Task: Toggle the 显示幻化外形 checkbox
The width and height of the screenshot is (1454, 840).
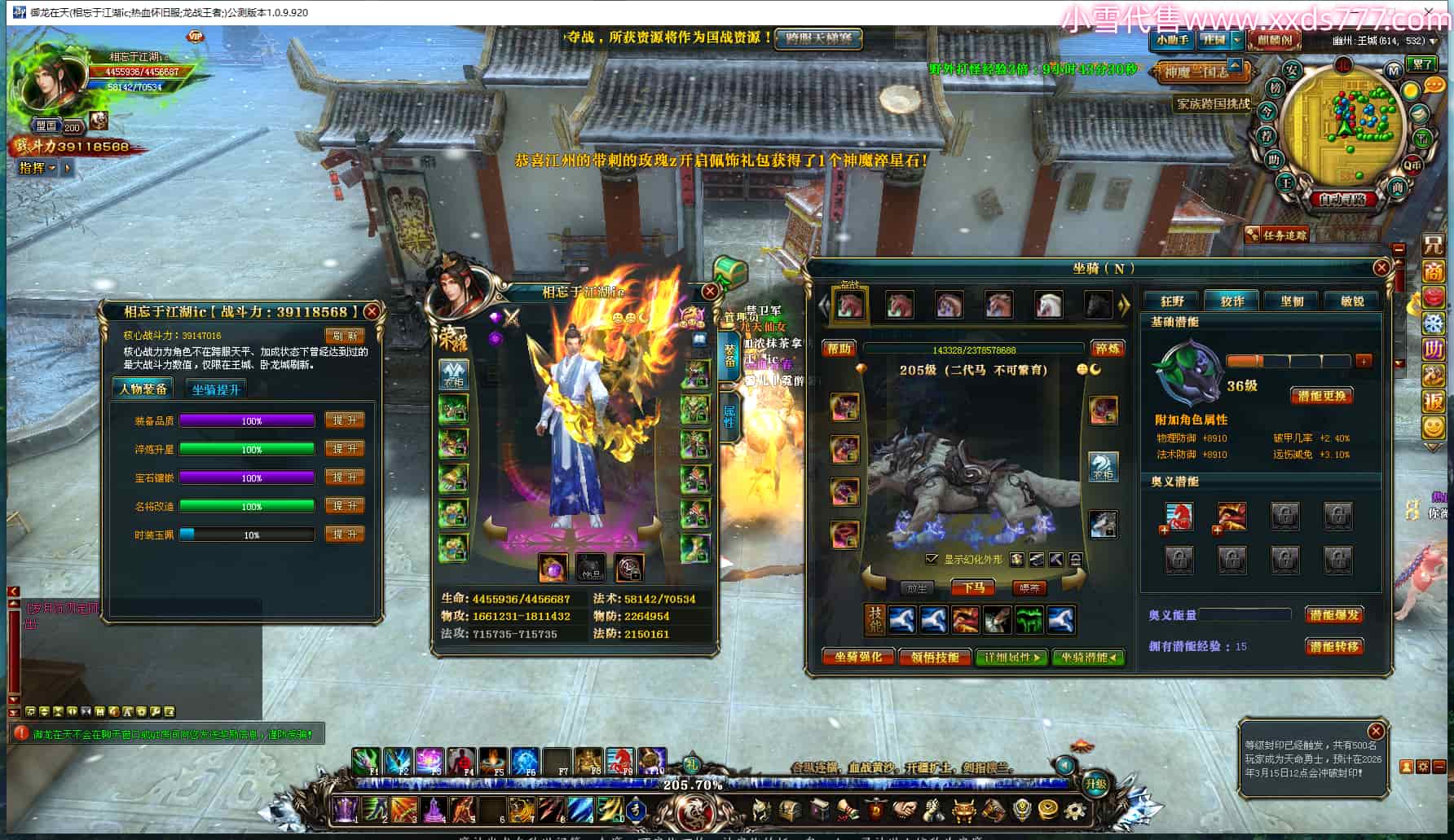Action: pyautogui.click(x=932, y=559)
